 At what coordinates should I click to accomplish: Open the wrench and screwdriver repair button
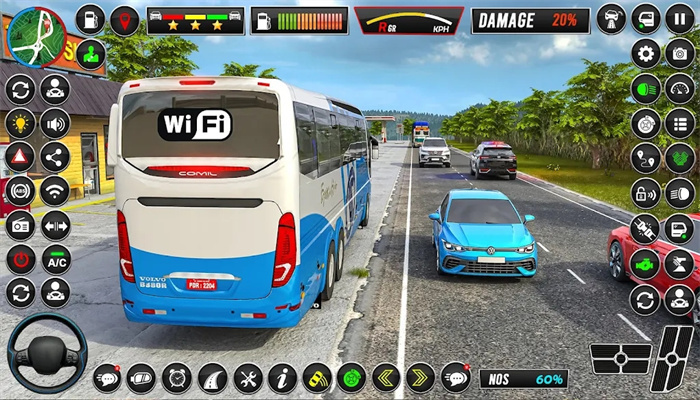click(248, 378)
